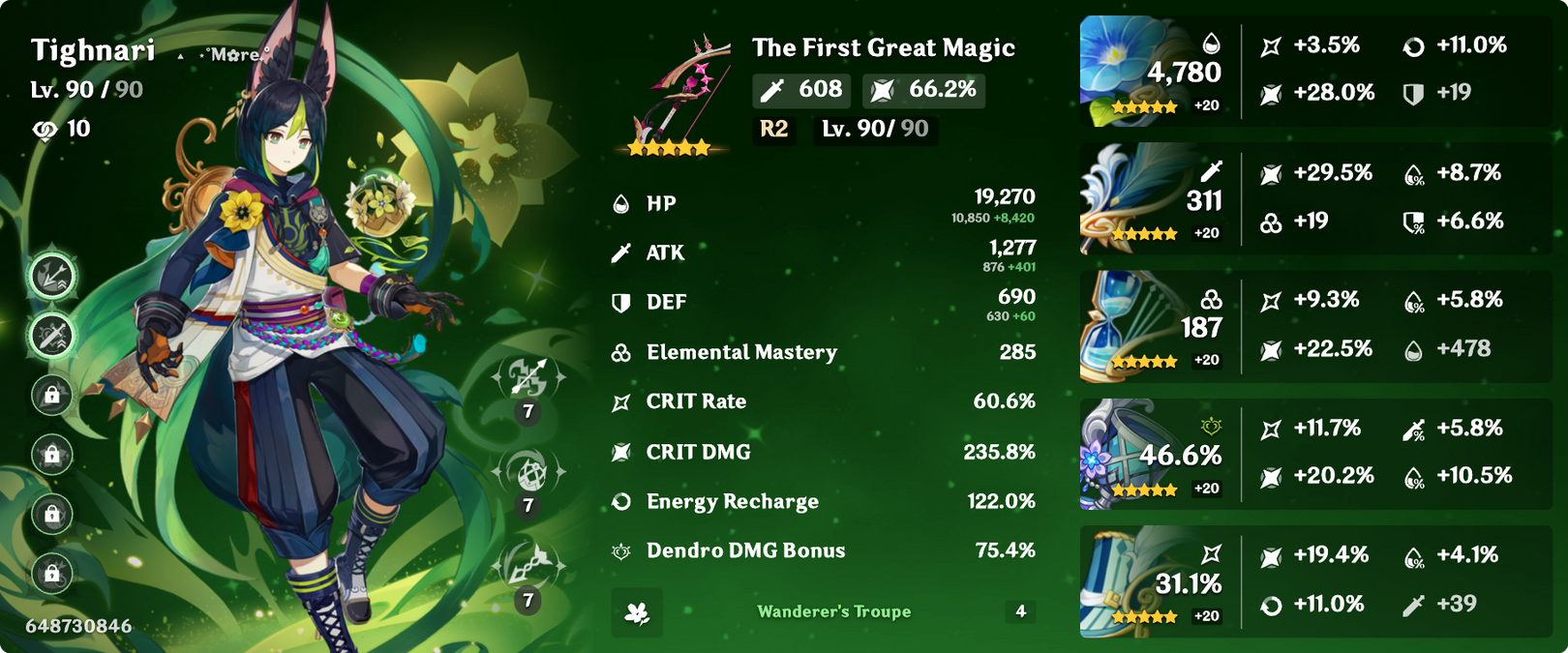1568x653 pixels.
Task: Select The First Great Magic bow icon
Action: click(675, 95)
